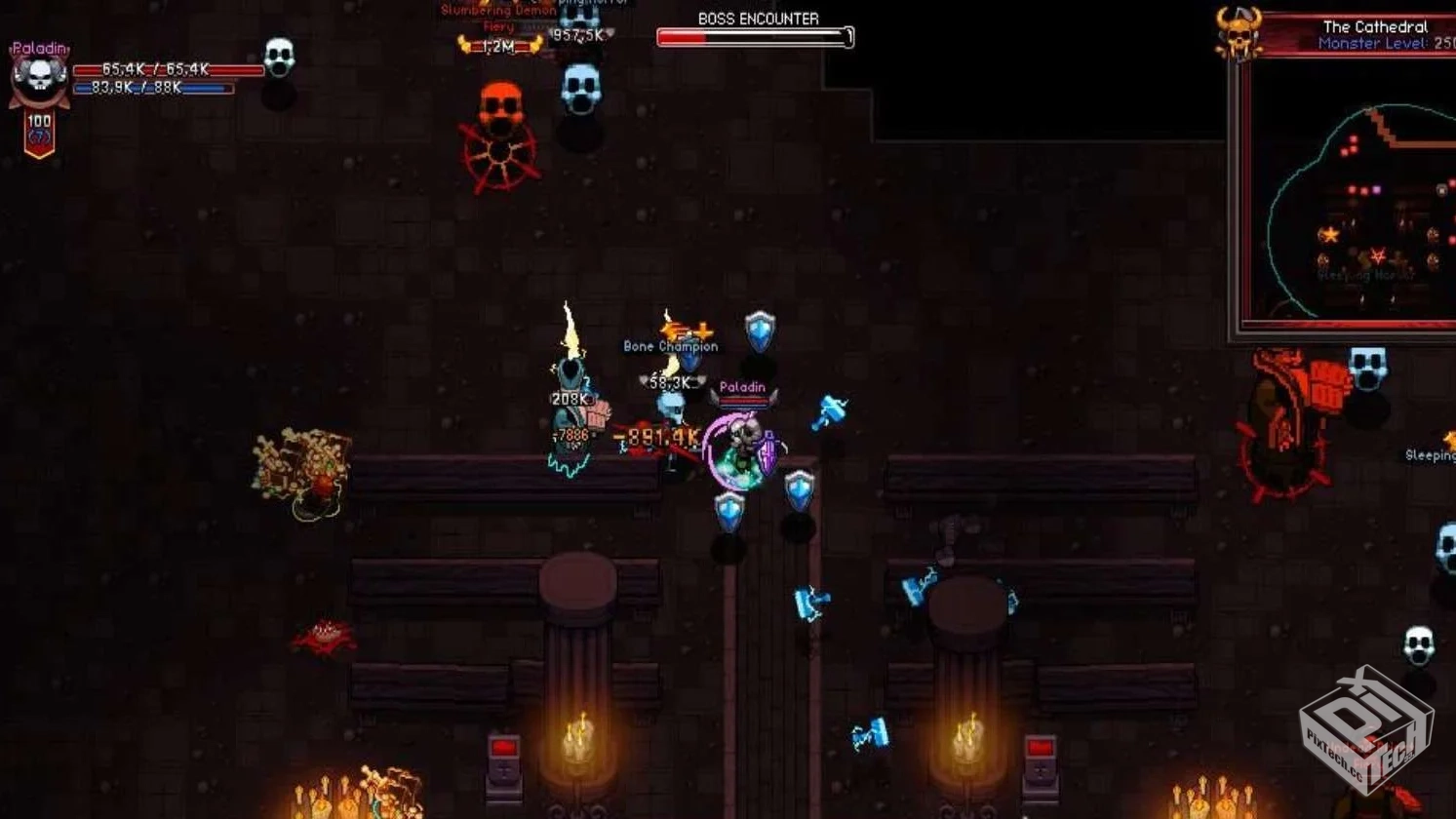Click the horned skull zone icon
Image resolution: width=1456 pixels, height=819 pixels.
point(1239,33)
